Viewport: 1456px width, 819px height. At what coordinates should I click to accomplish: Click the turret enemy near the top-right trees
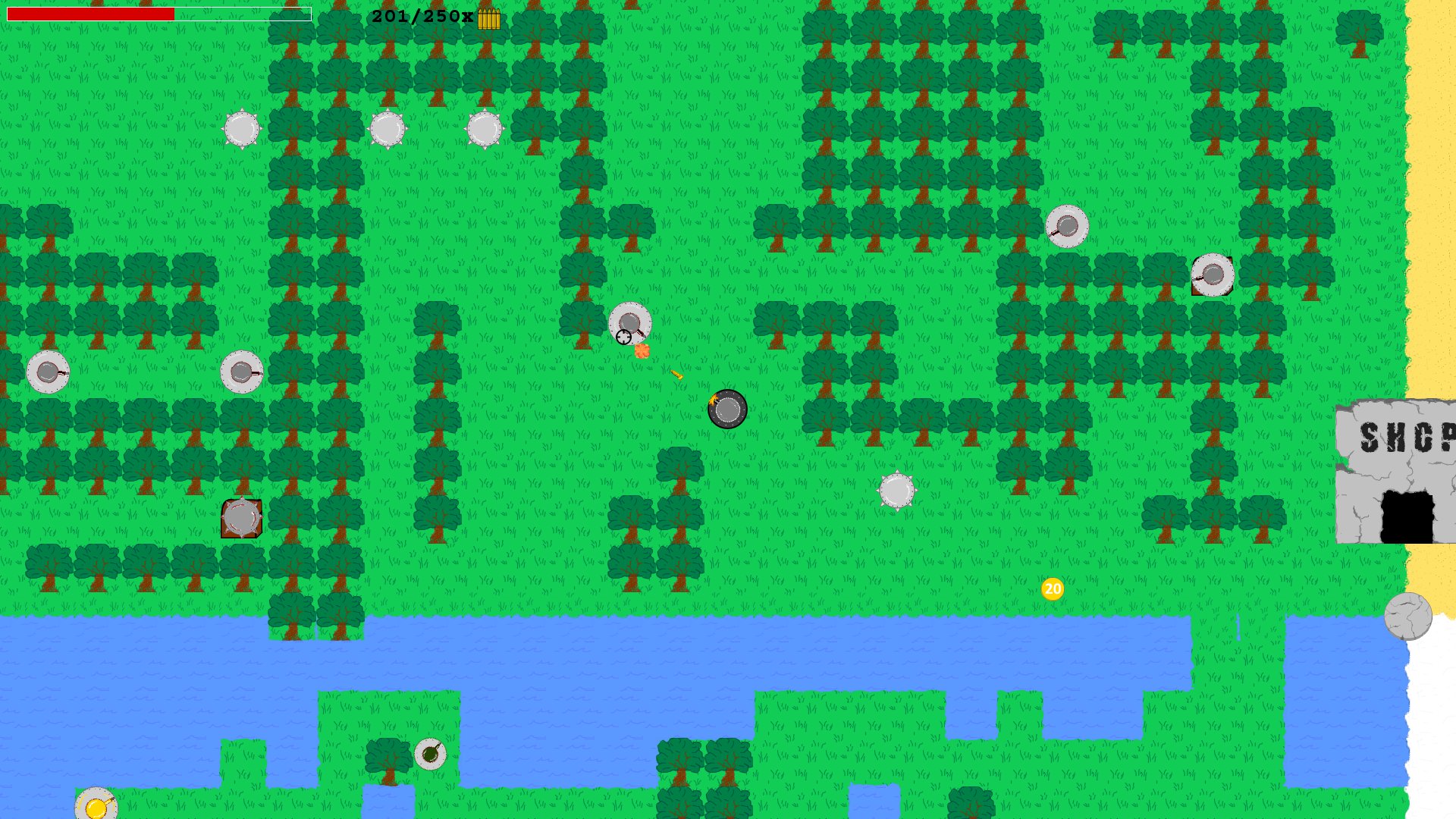click(x=1068, y=227)
